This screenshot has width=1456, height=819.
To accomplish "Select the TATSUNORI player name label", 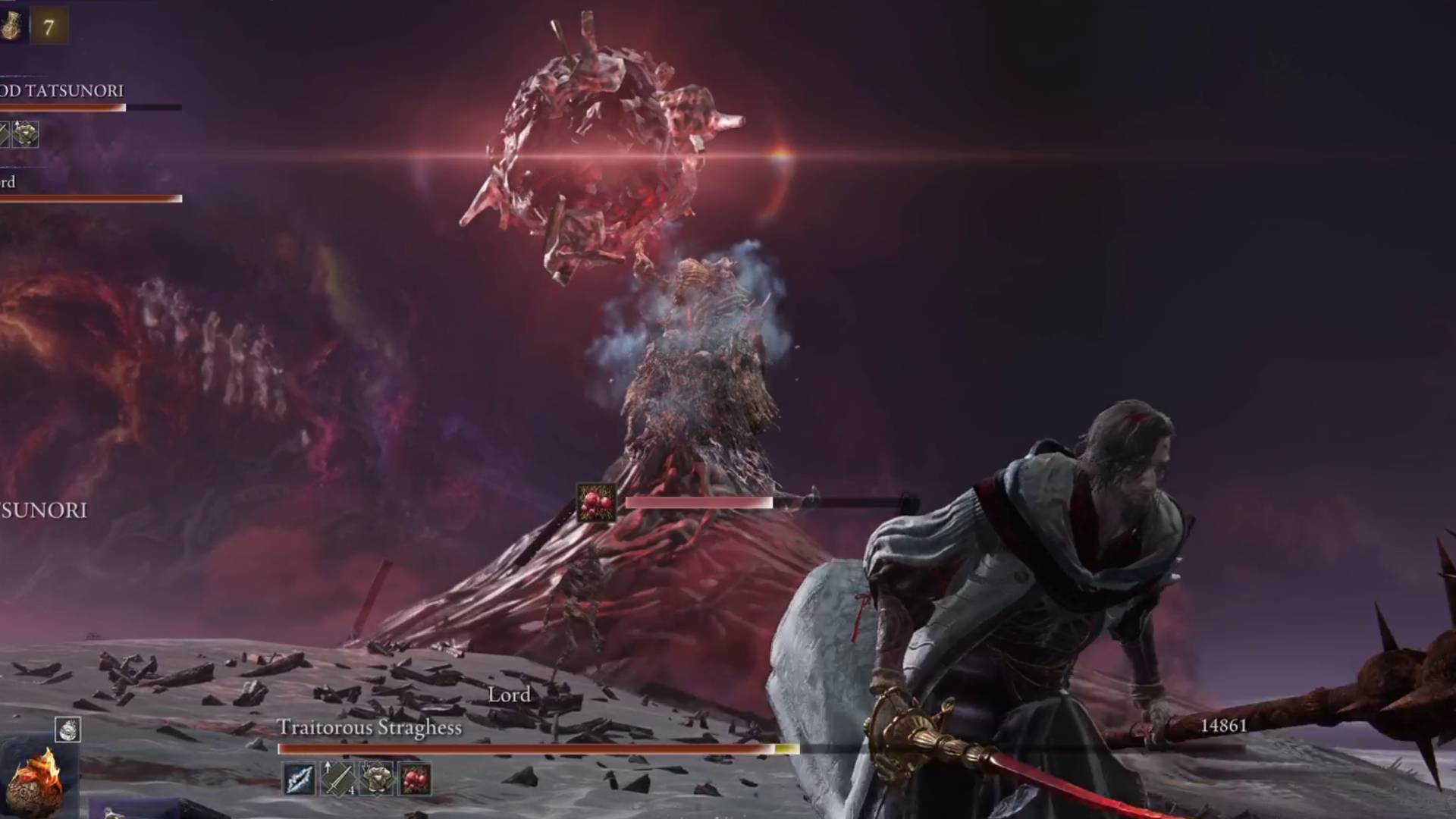I will click(x=61, y=89).
